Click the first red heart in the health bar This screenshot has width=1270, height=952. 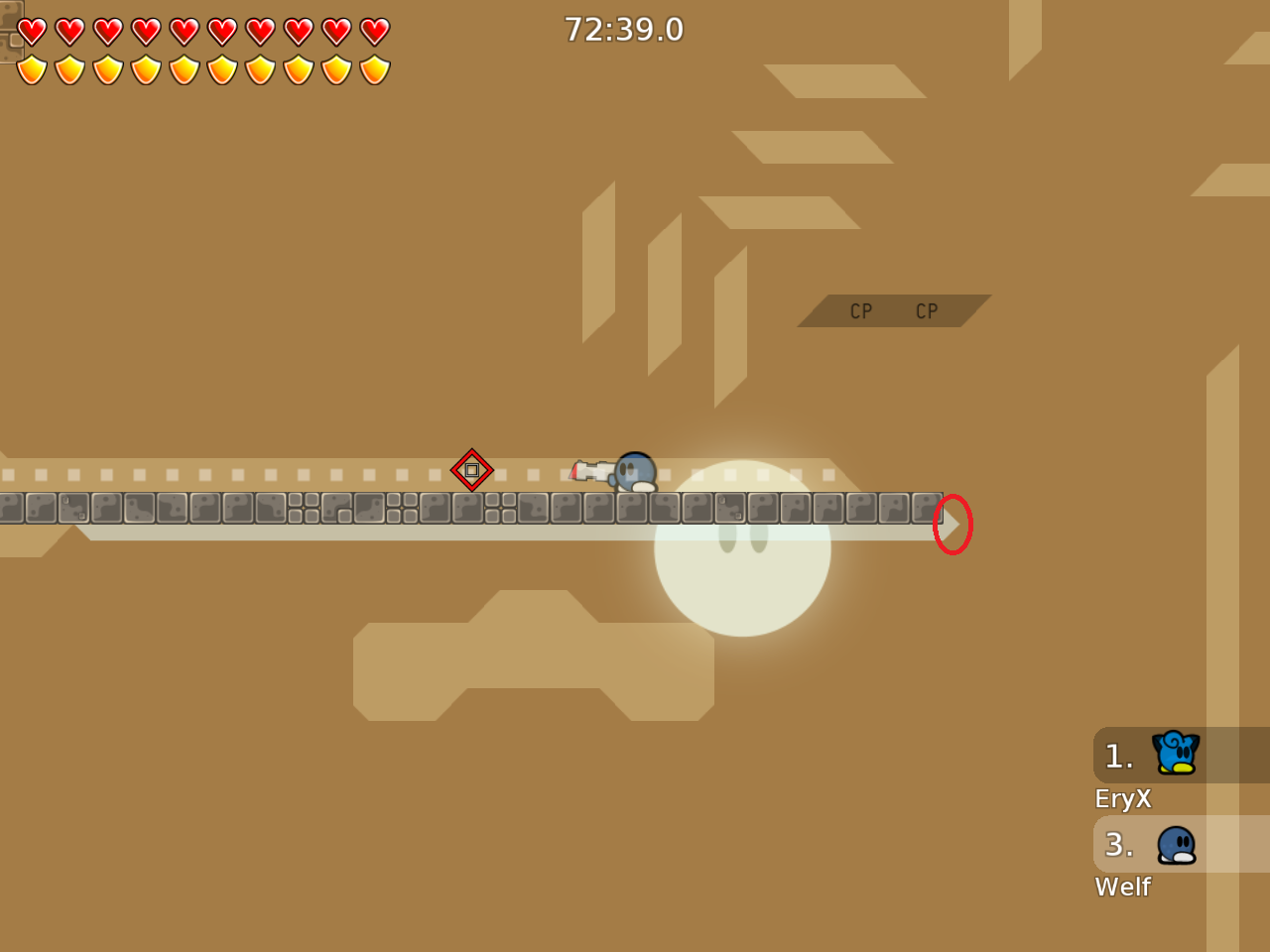coord(30,31)
